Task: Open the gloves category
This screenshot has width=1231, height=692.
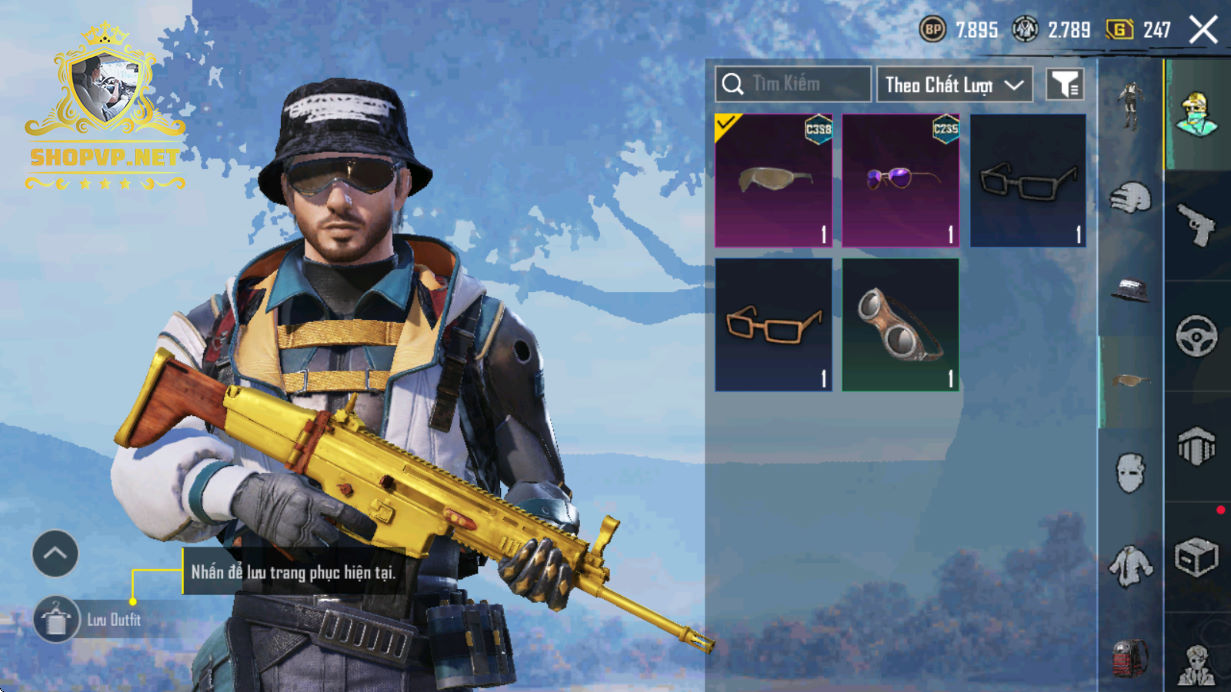Action: (1130, 197)
